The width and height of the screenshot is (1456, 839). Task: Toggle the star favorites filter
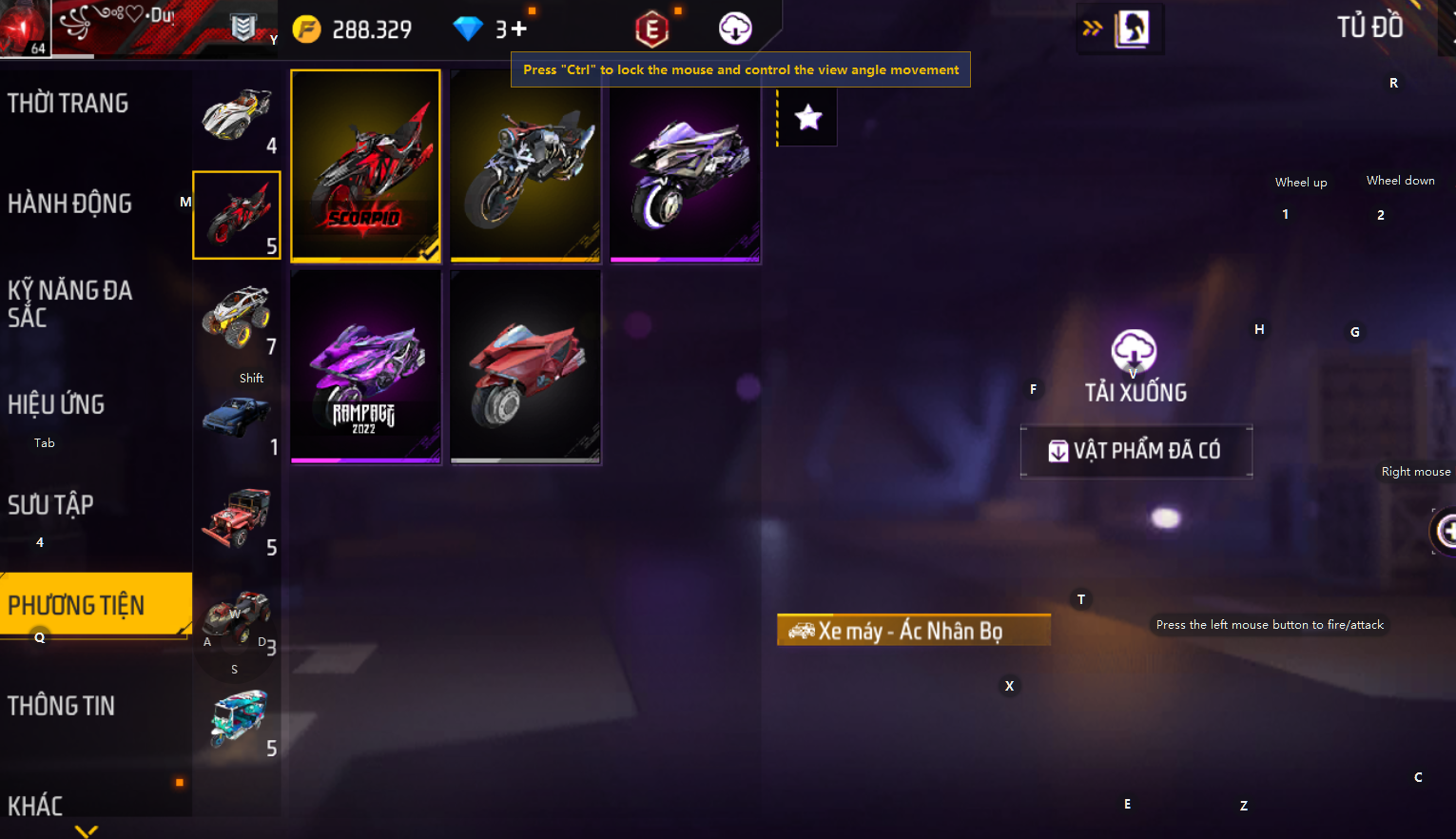(808, 118)
